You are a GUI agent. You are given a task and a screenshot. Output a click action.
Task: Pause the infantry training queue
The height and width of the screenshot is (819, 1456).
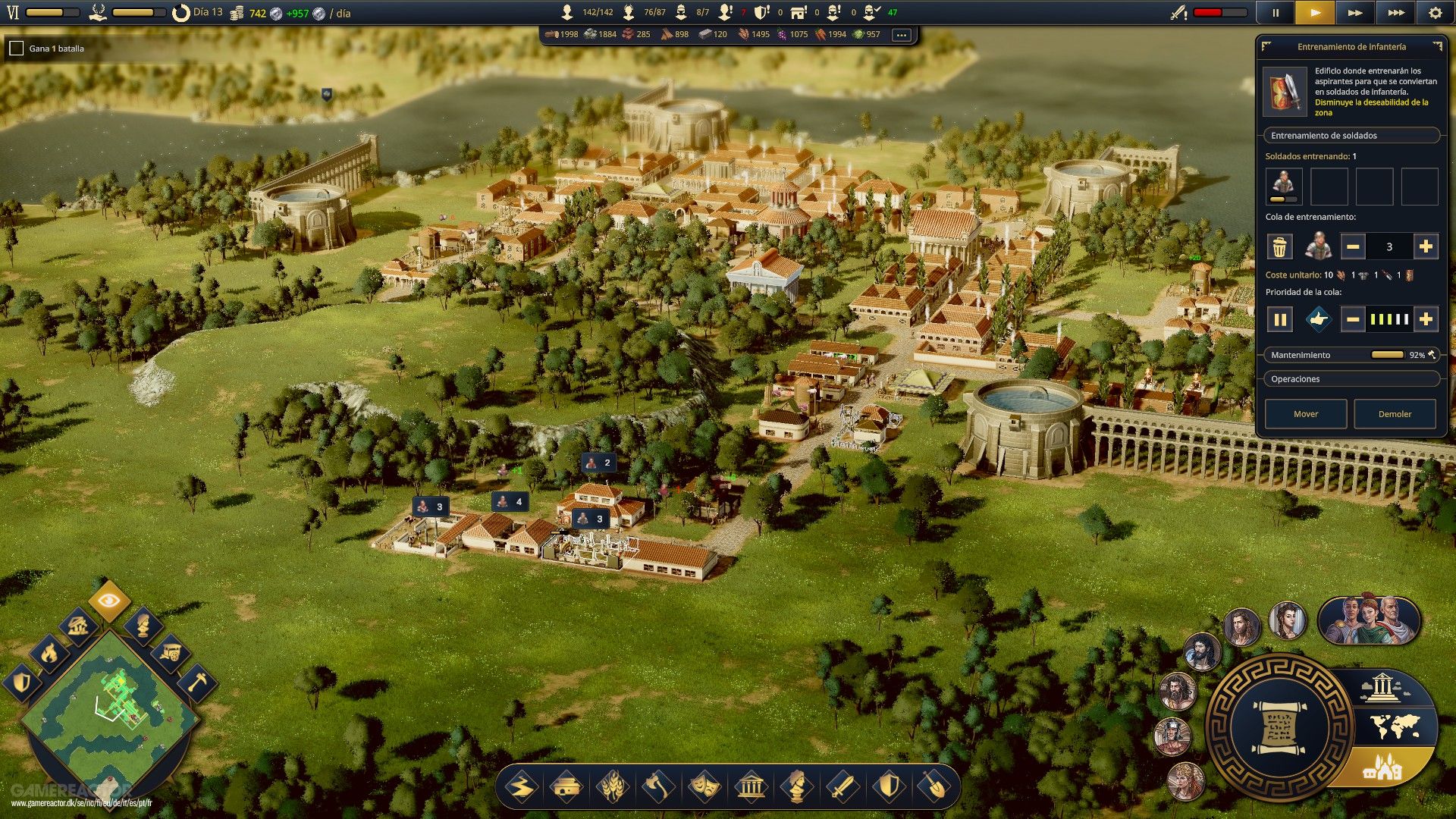1280,319
